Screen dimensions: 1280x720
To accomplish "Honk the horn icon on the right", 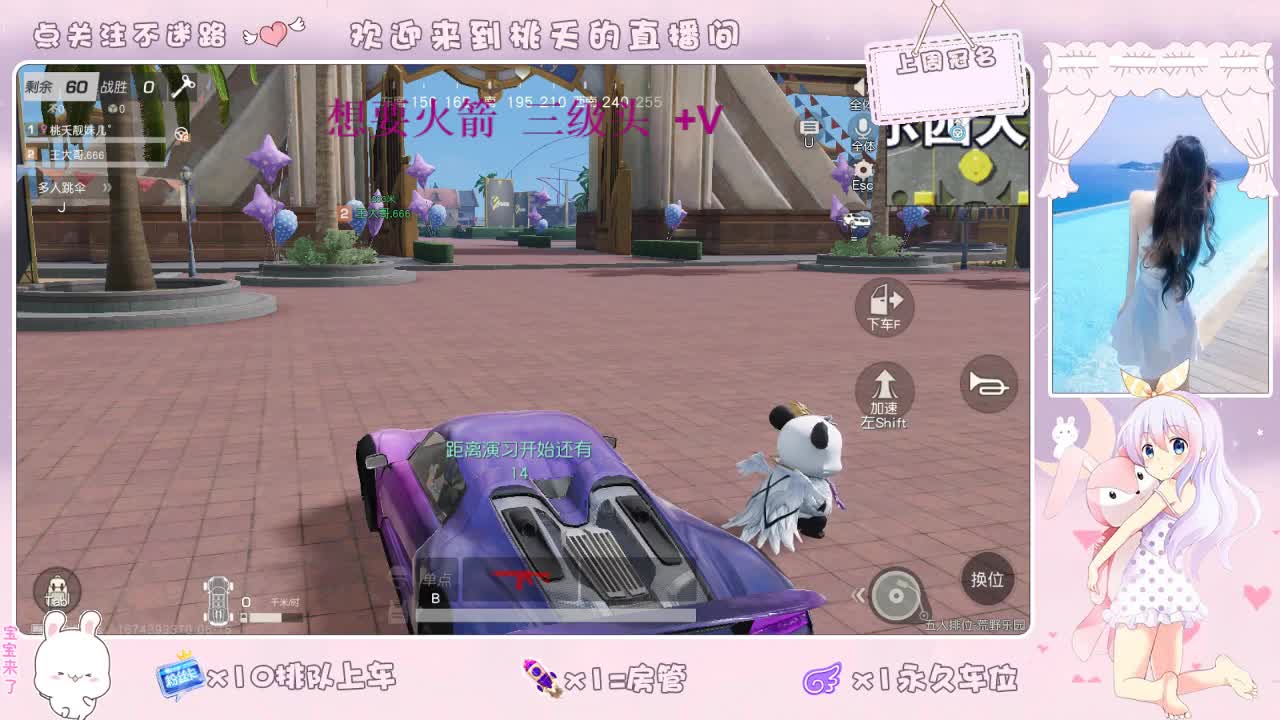I will (988, 383).
